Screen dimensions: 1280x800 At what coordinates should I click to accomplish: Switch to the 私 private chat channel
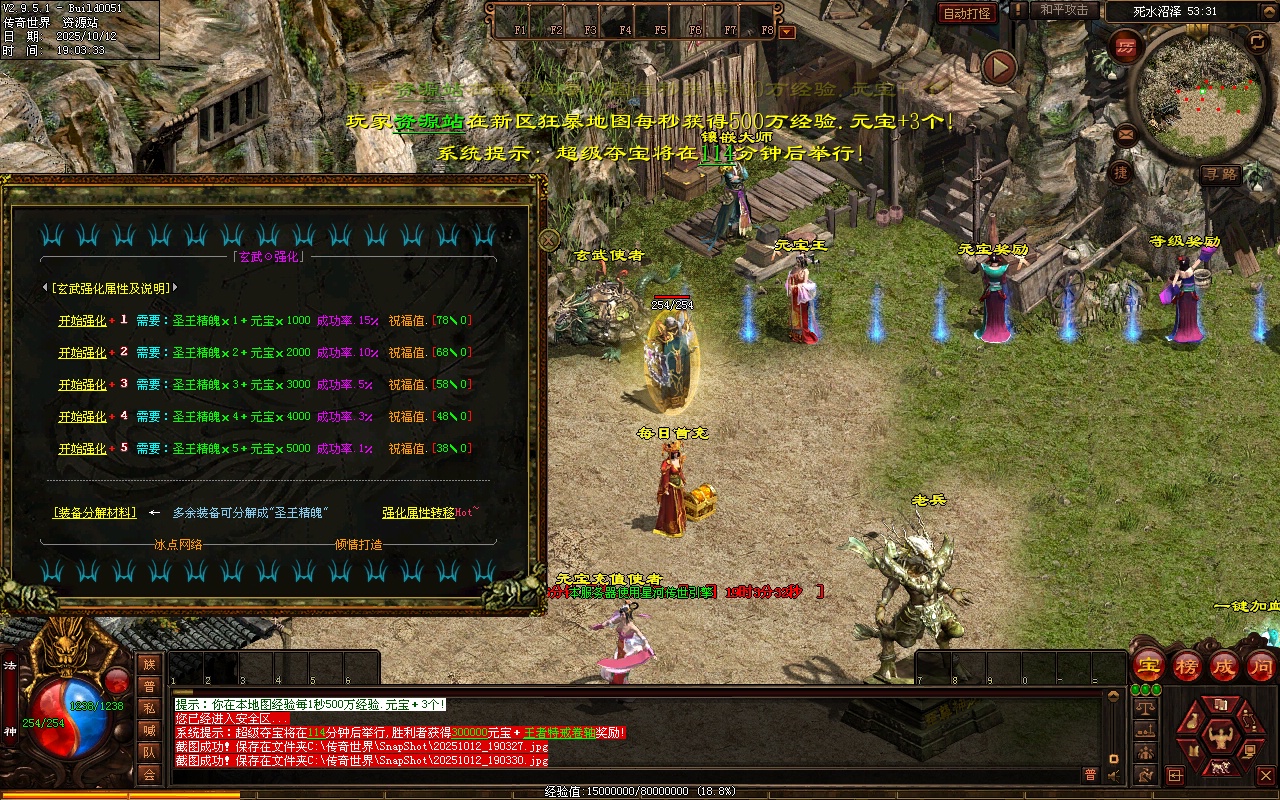click(149, 708)
